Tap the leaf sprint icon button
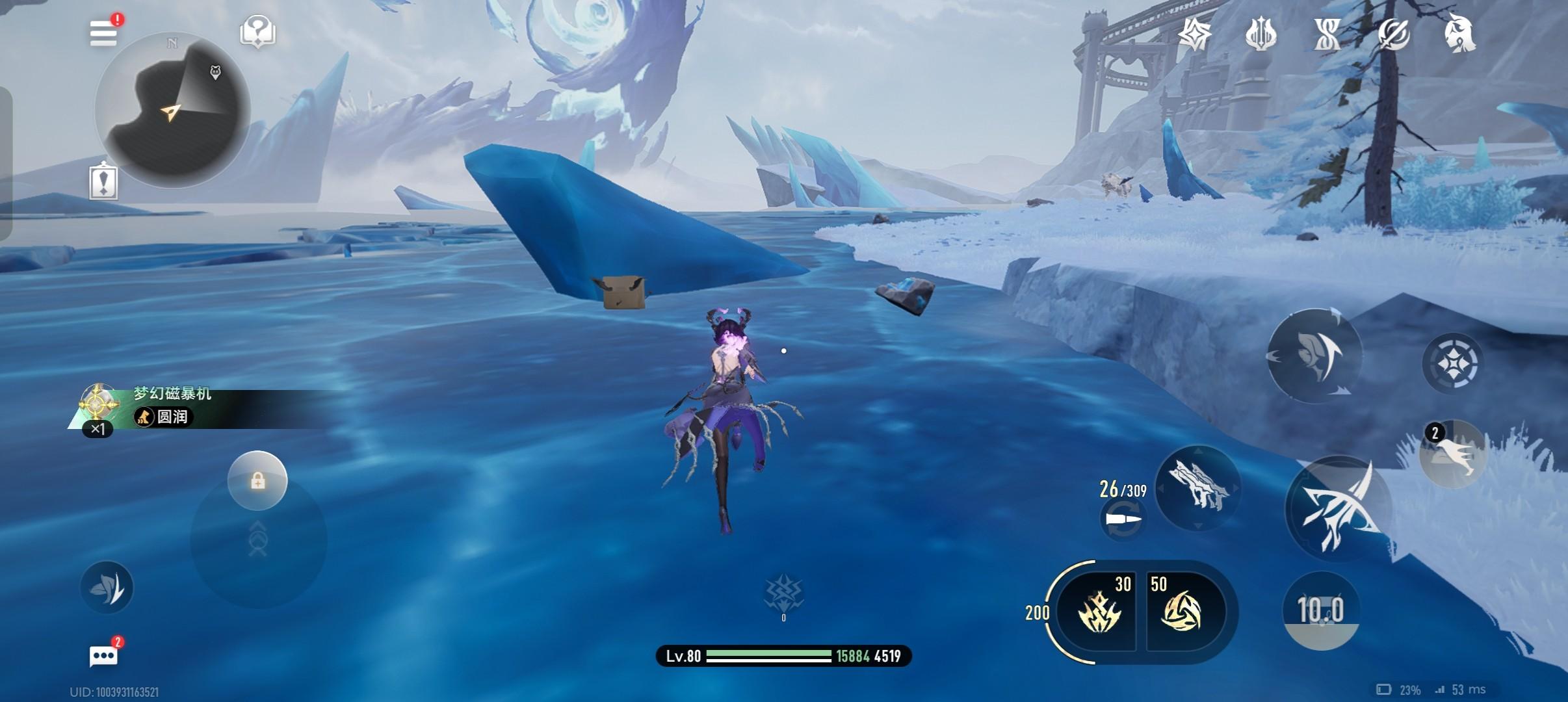The width and height of the screenshot is (1568, 702). pyautogui.click(x=107, y=587)
